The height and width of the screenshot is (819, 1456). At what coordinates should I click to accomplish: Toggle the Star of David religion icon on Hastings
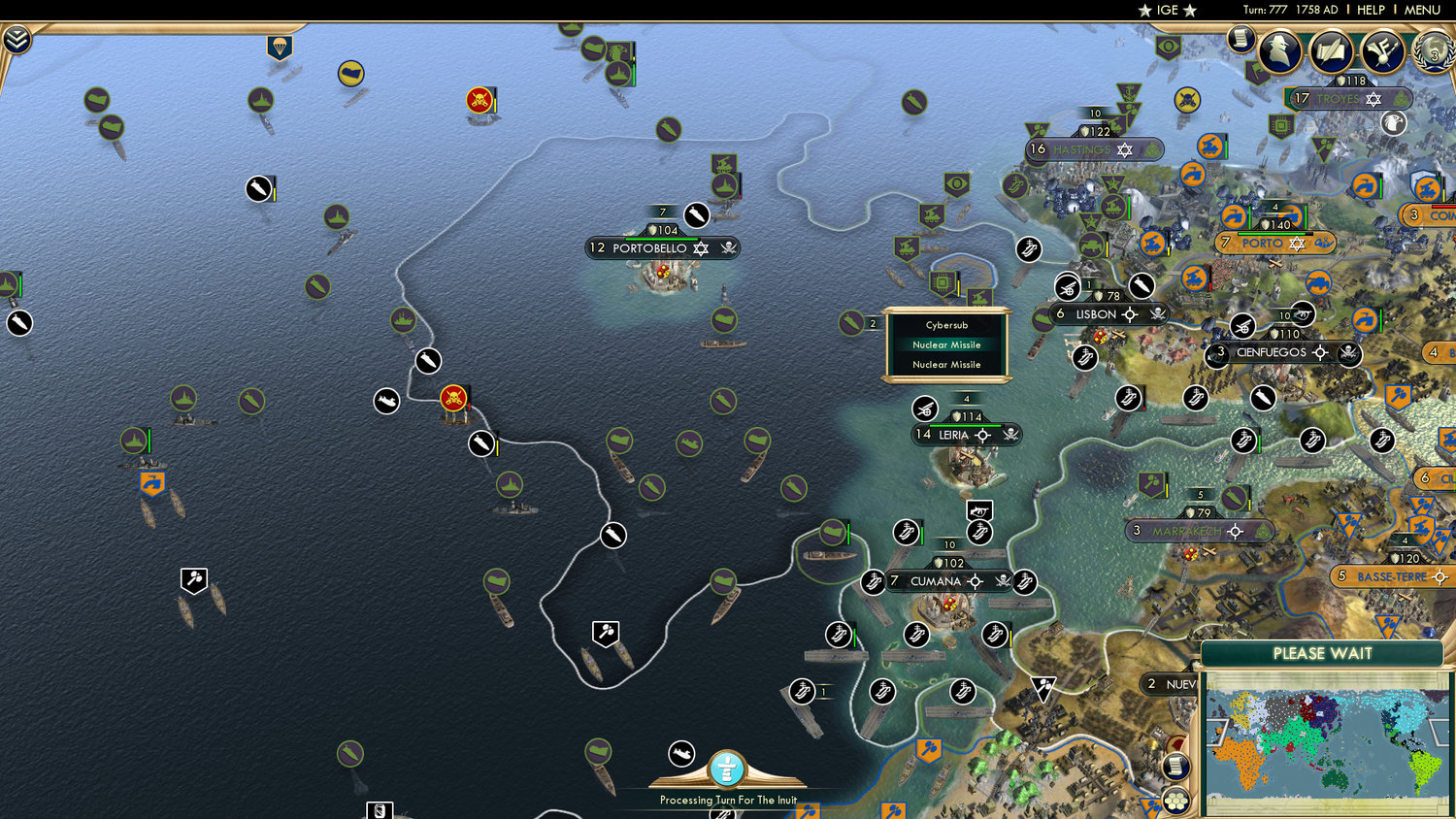[x=1124, y=149]
